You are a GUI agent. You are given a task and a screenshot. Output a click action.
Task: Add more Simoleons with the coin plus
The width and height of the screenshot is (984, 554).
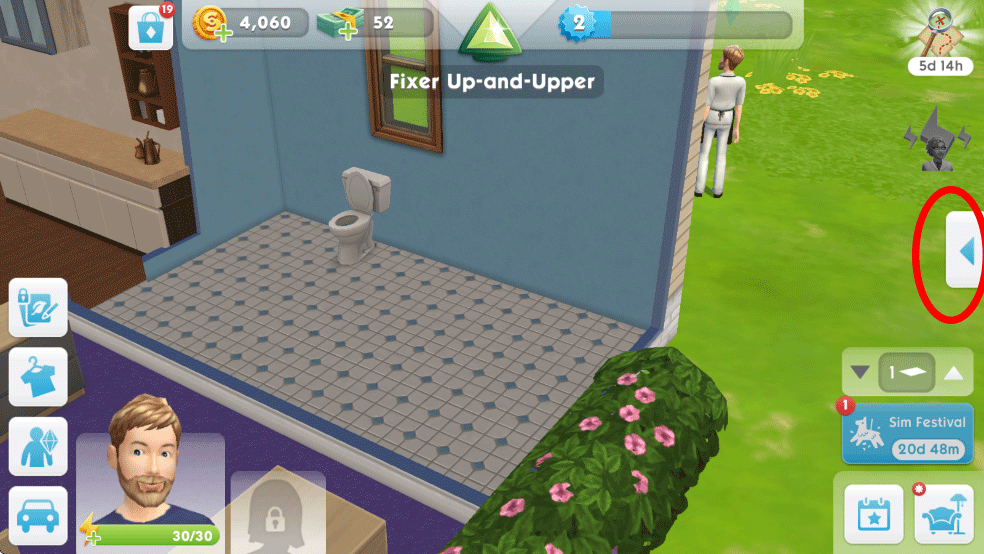click(x=211, y=24)
